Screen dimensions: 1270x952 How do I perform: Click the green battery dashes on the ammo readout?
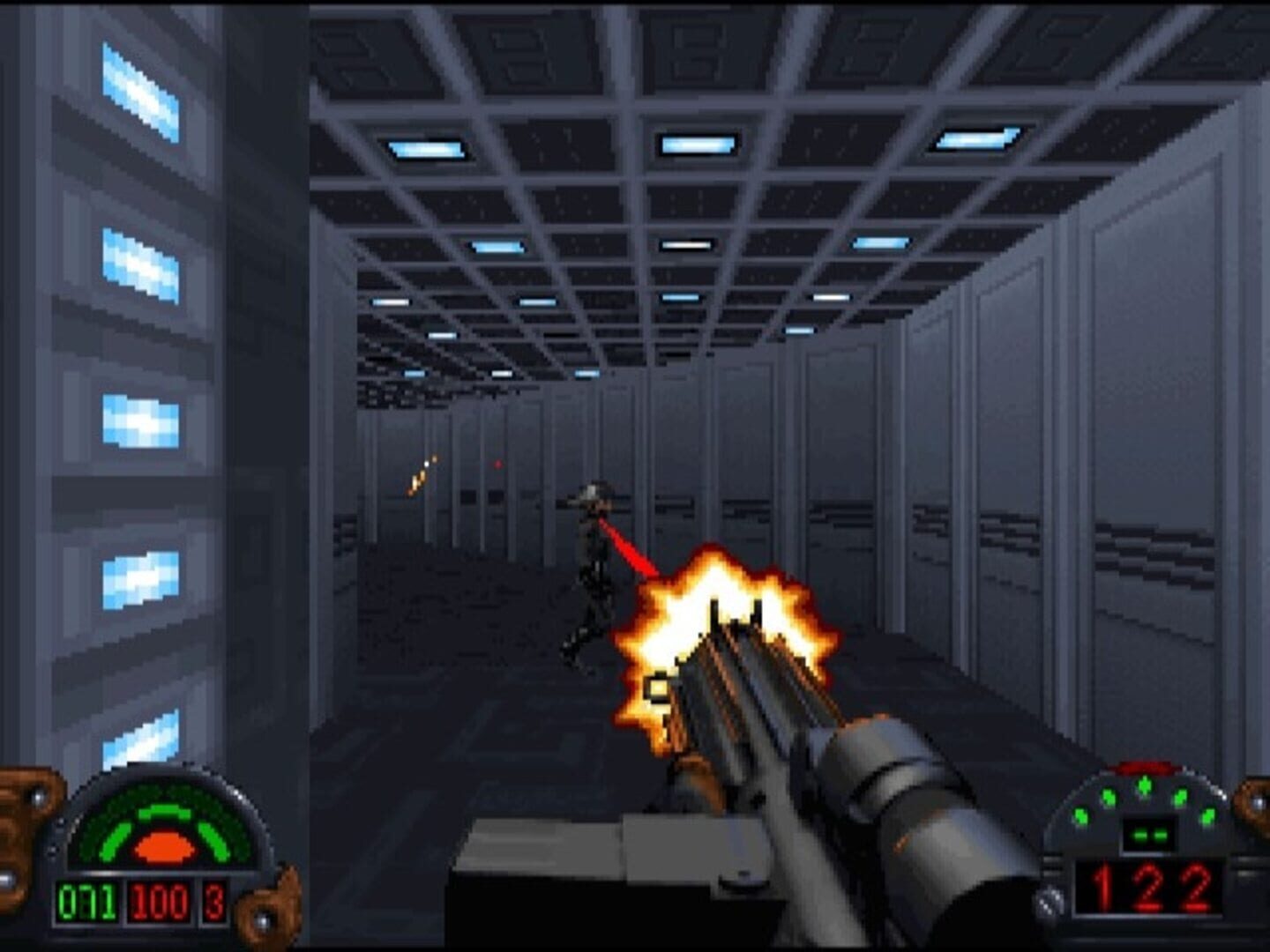coord(1150,836)
